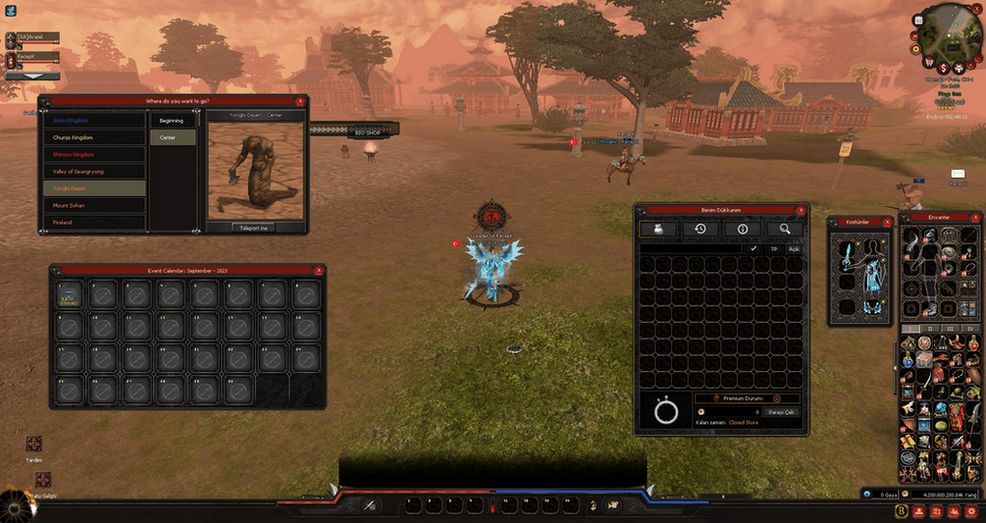The image size is (986, 523).
Task: Close the Kostümler costume window
Action: pos(887,221)
